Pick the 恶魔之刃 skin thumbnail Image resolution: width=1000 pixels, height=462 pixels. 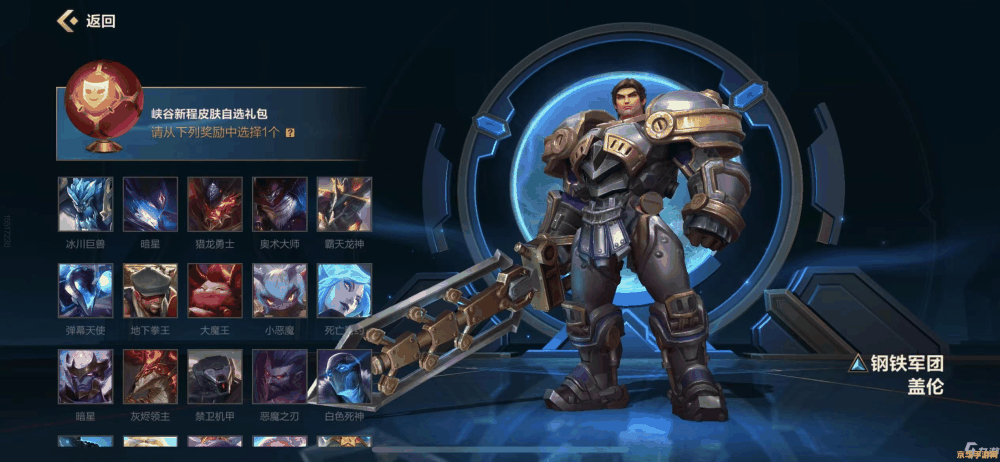[280, 376]
